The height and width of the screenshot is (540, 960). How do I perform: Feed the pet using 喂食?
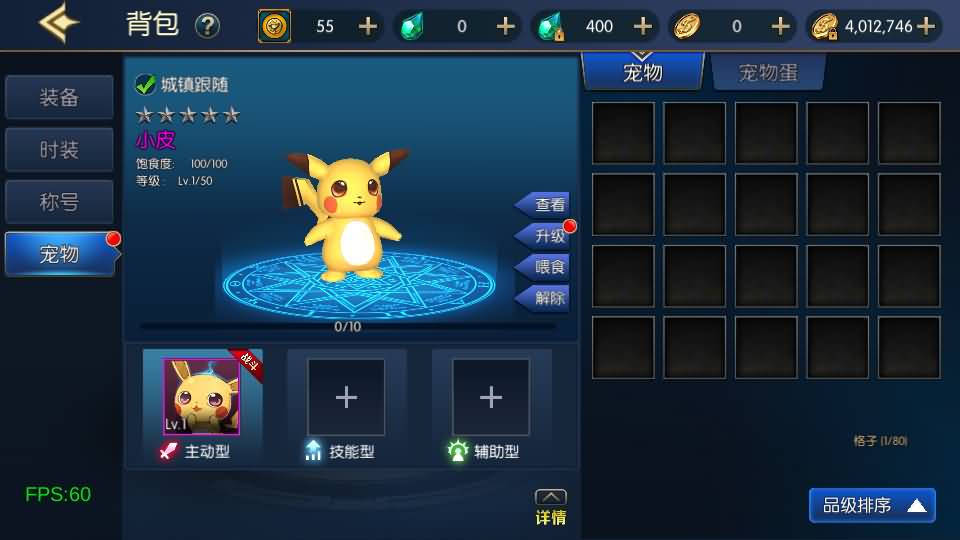click(545, 267)
